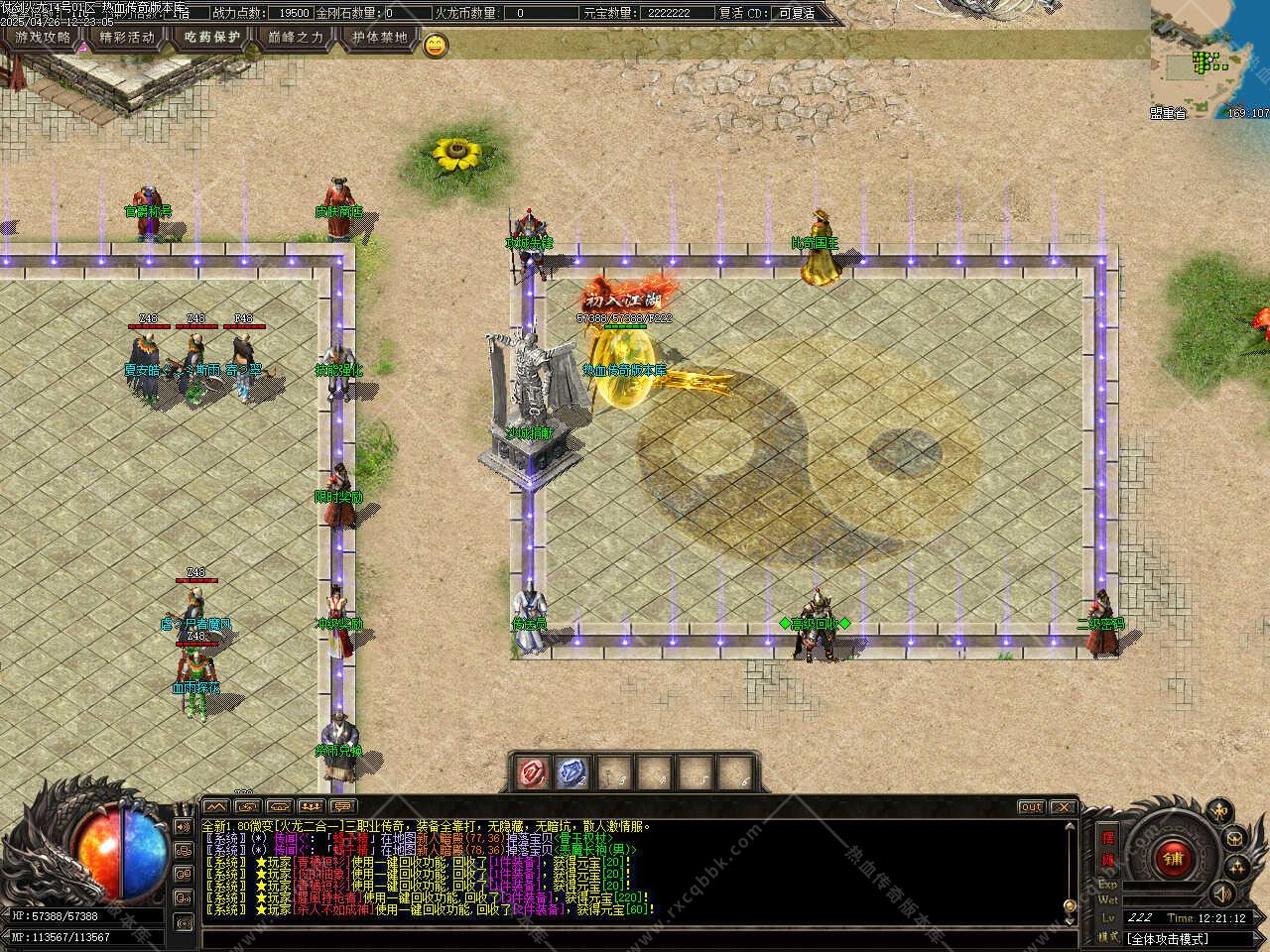Screen dimensions: 1270x952
Task: Toggle the speaker sound icon near the shop button
Action: point(1223,892)
